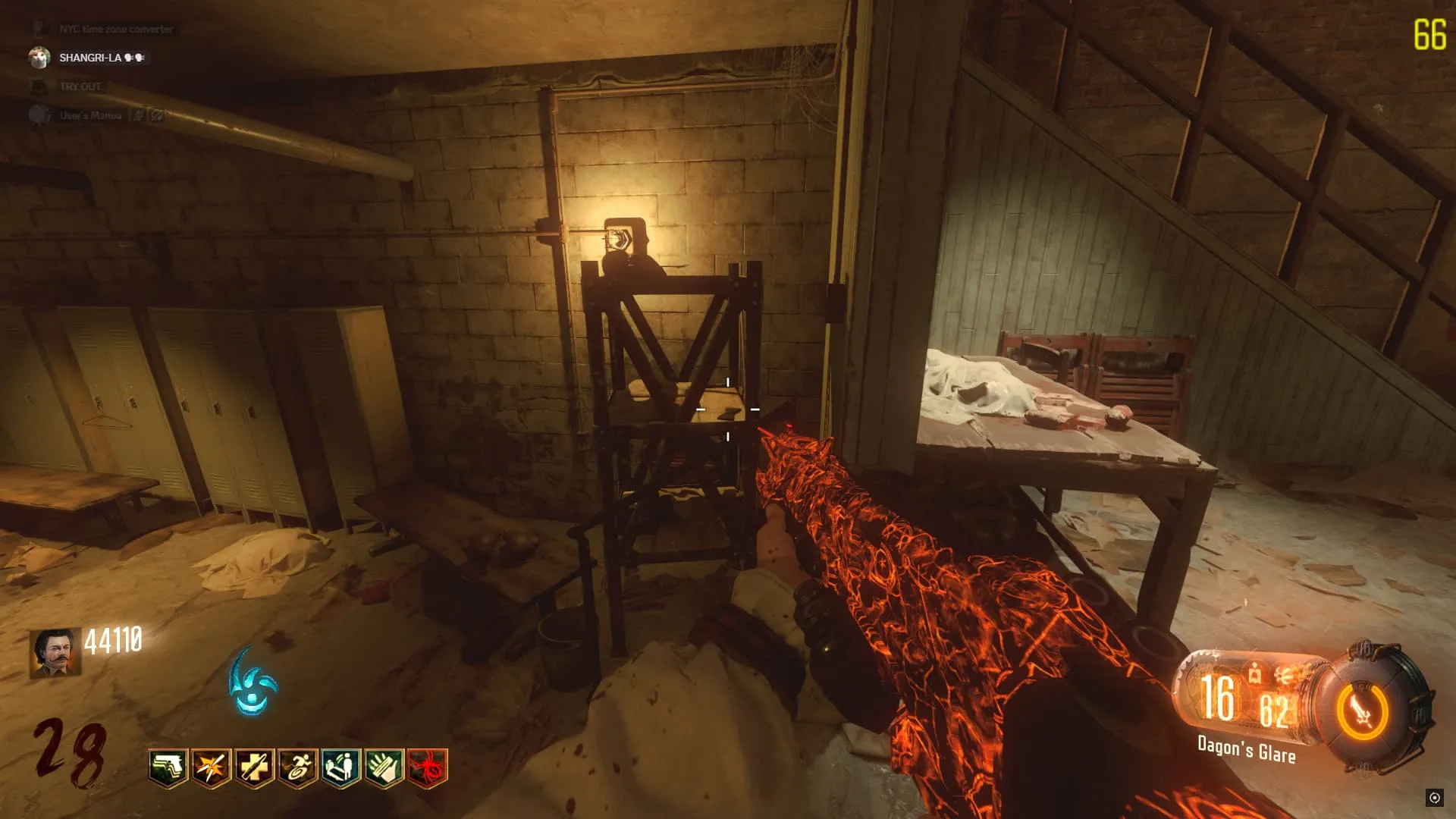The image size is (1456, 819).
Task: Click the capture icon in bottom corner
Action: (1434, 797)
